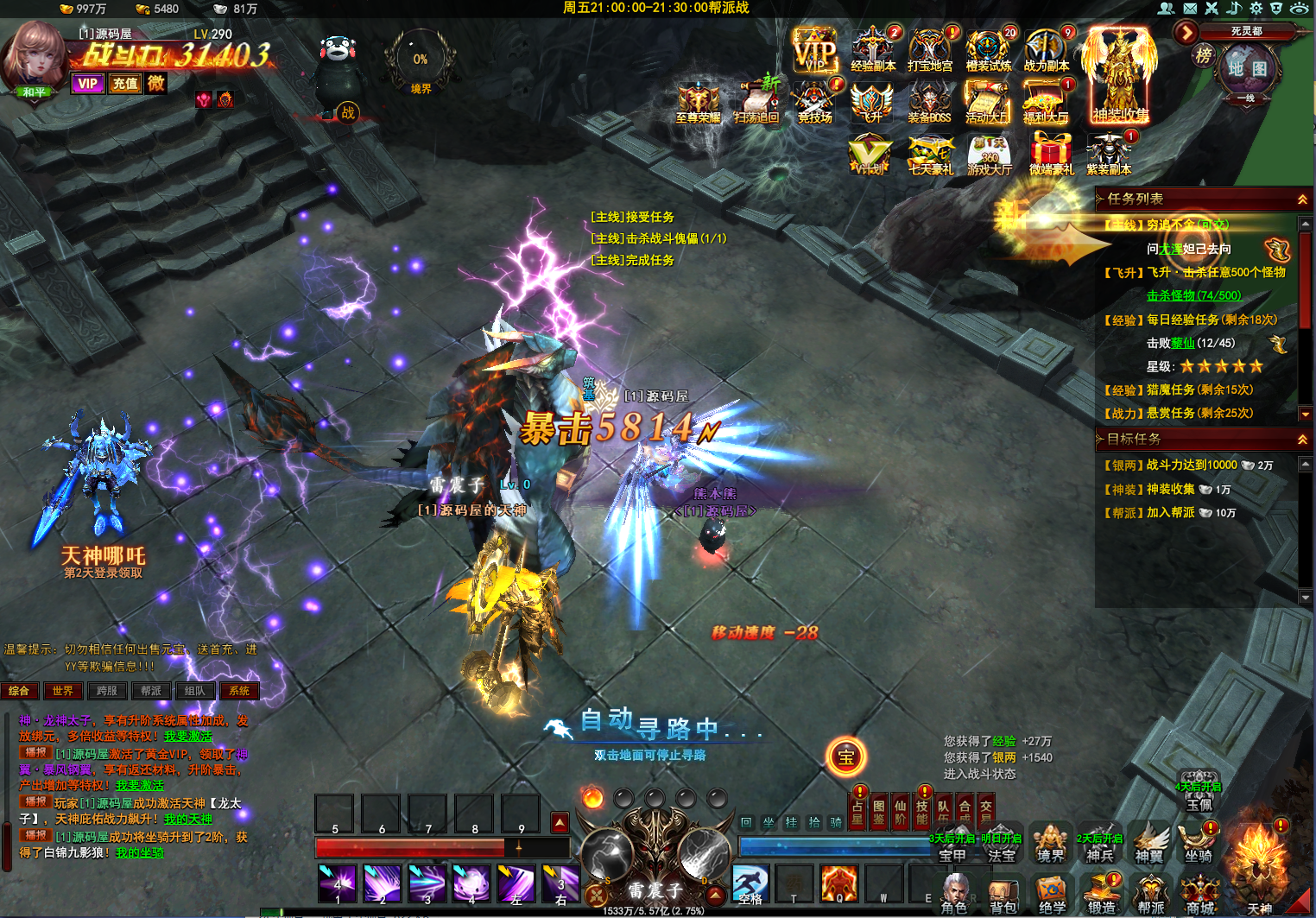Click the round 宝 treasure button
1316x918 pixels.
pos(845,757)
